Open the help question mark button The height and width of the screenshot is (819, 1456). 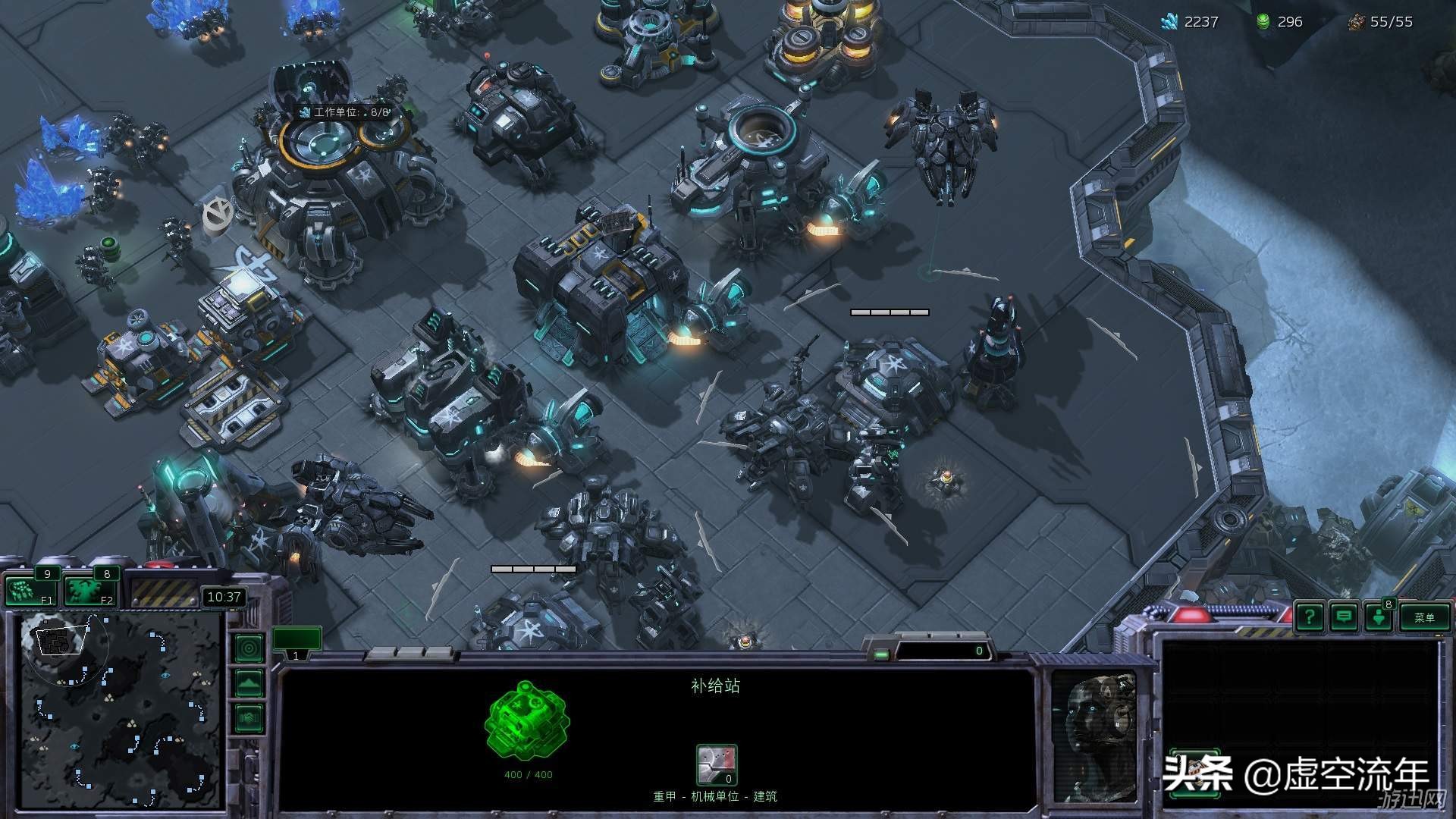pyautogui.click(x=1310, y=617)
